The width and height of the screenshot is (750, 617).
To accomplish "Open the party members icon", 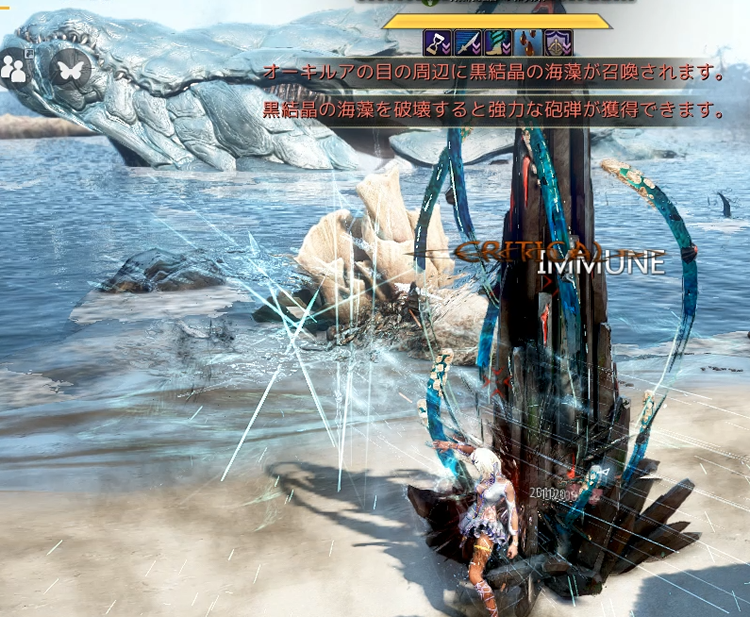I will tap(14, 67).
